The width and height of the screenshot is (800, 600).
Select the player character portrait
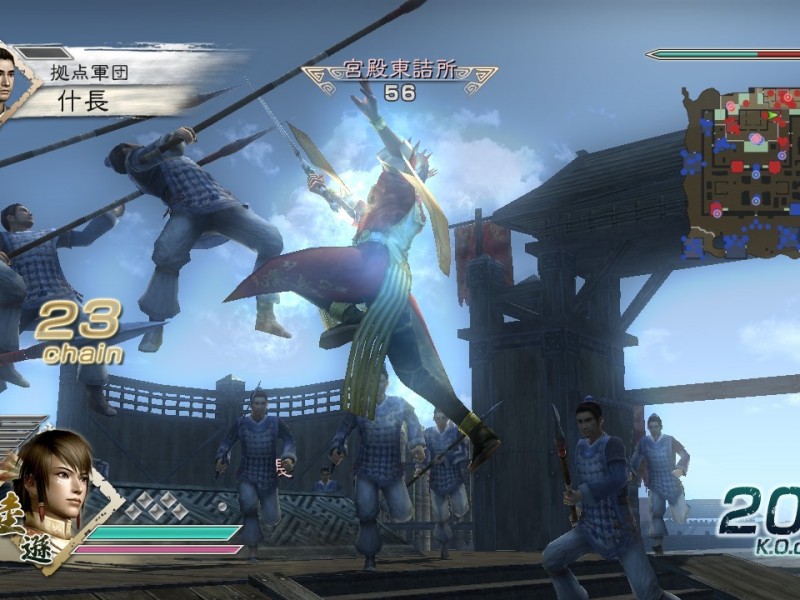55,480
